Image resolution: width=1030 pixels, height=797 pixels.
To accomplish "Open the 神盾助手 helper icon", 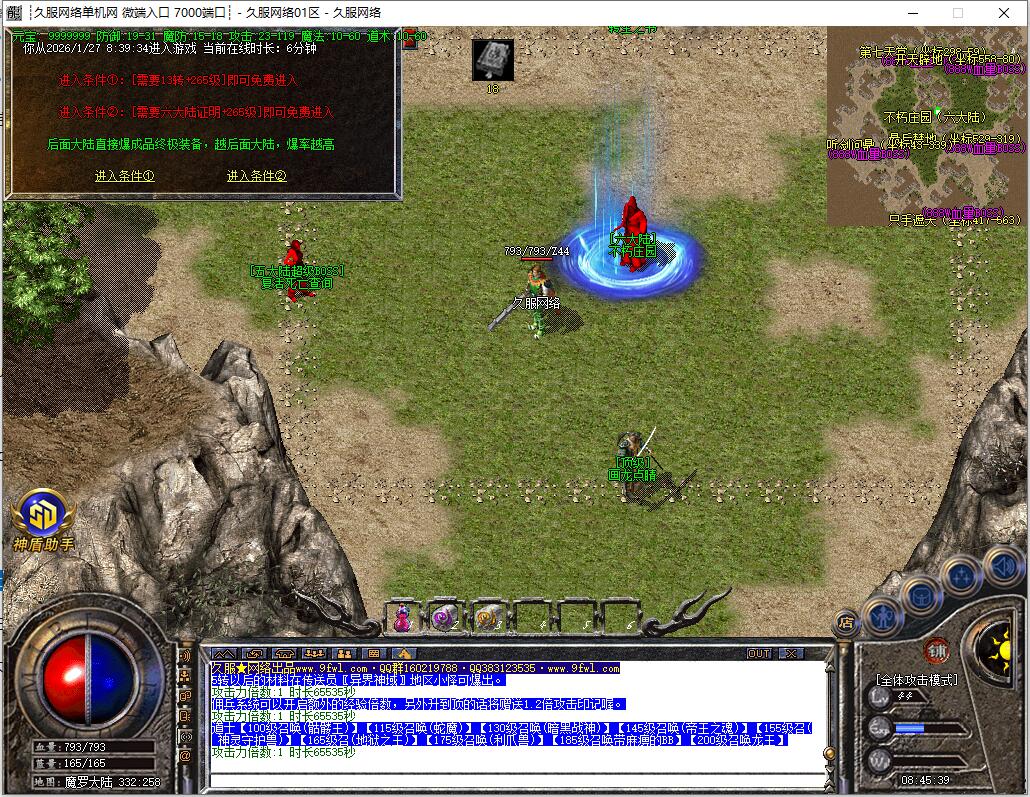I will point(43,516).
